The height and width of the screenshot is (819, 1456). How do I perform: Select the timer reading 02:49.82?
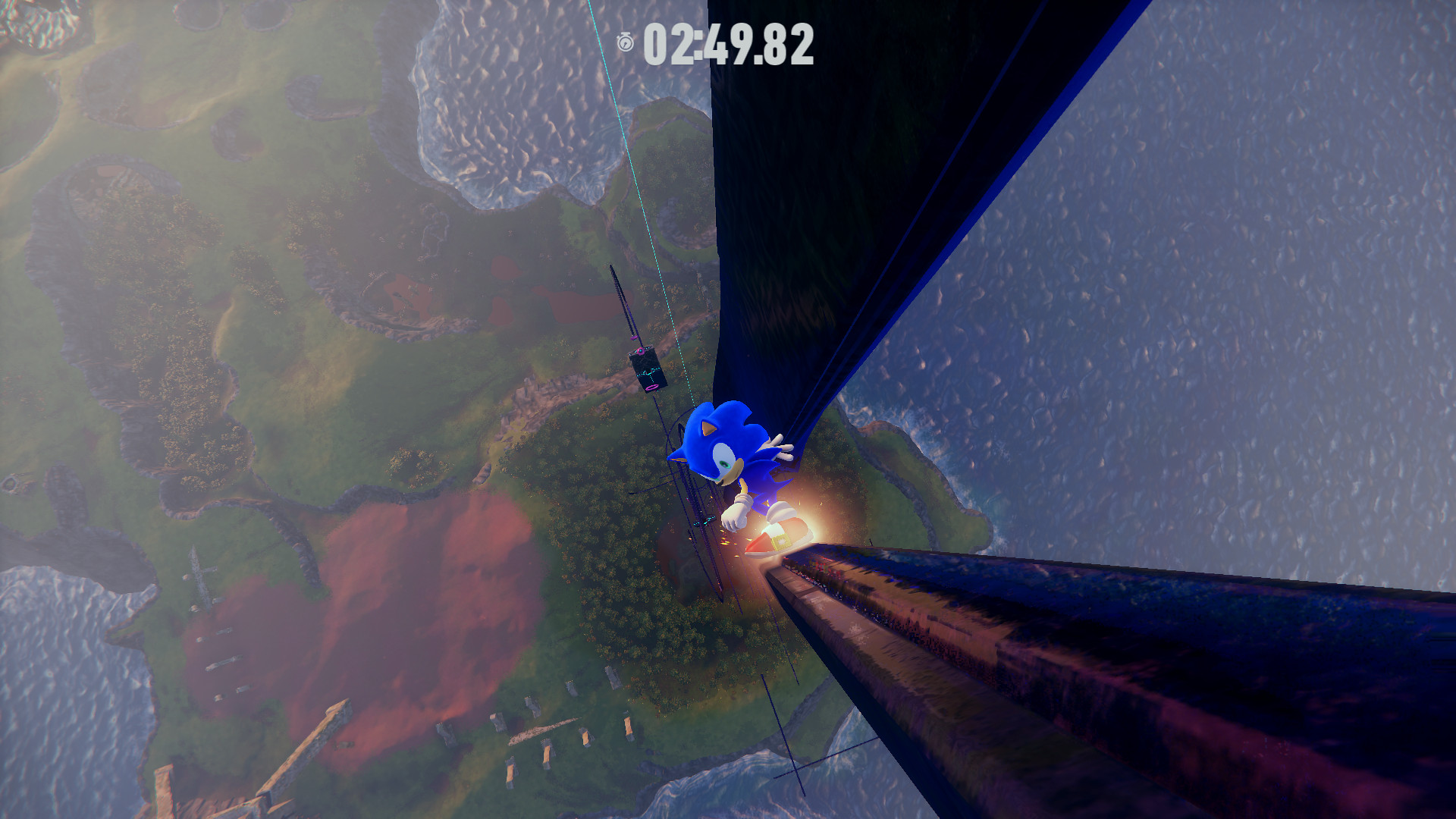point(730,44)
